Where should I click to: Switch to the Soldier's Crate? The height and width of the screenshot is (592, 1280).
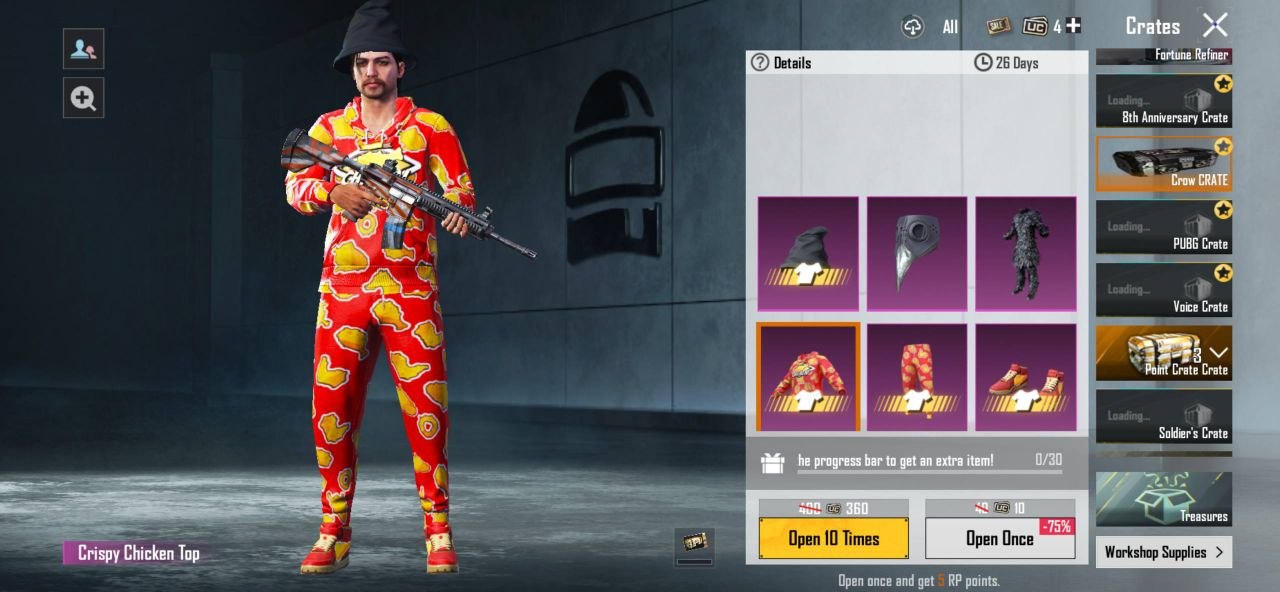point(1164,416)
